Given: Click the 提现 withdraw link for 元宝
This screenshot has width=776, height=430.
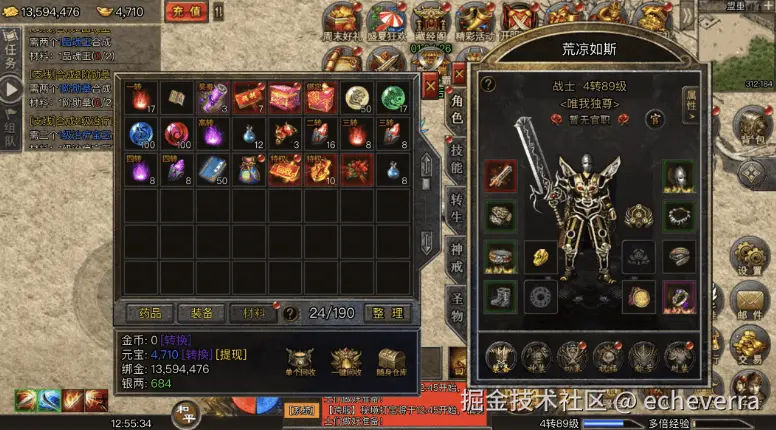Looking at the screenshot, I should 232,354.
